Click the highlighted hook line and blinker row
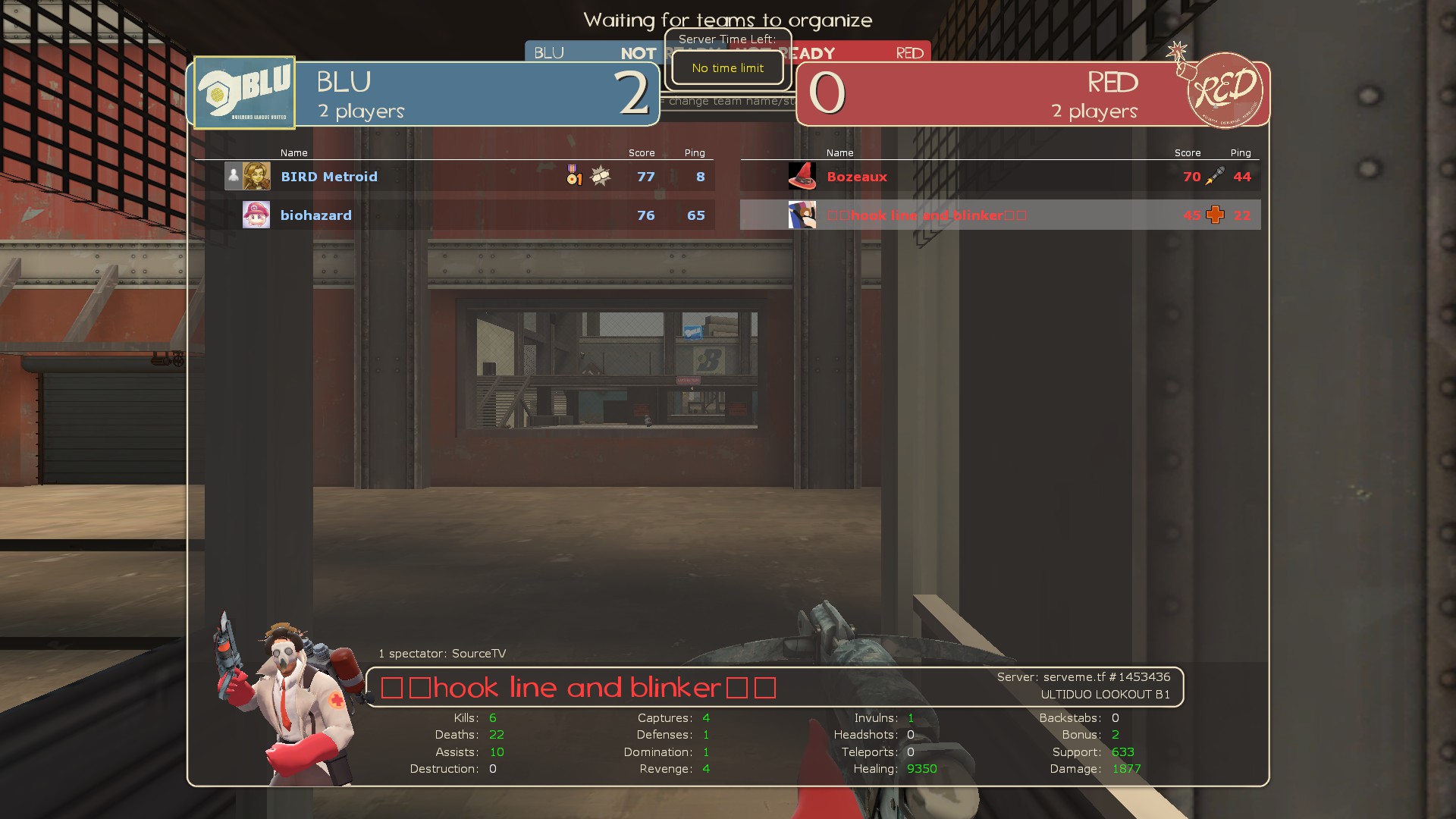 coord(999,215)
